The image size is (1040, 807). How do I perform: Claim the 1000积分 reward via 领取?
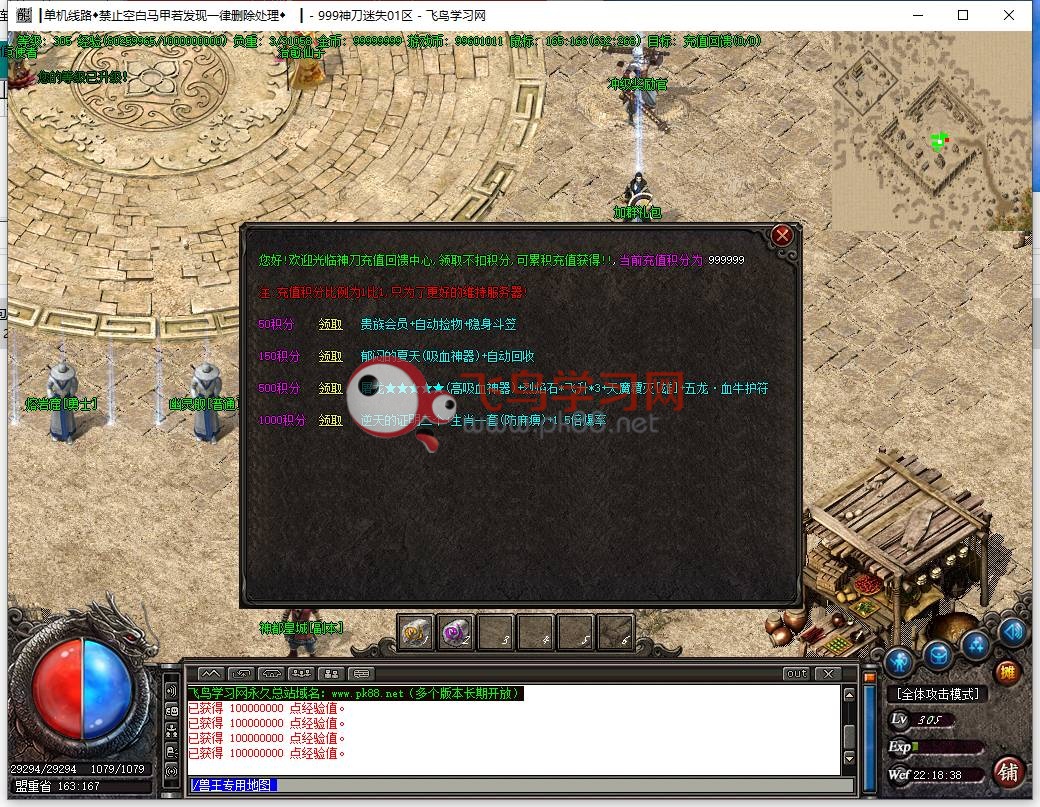coord(330,420)
